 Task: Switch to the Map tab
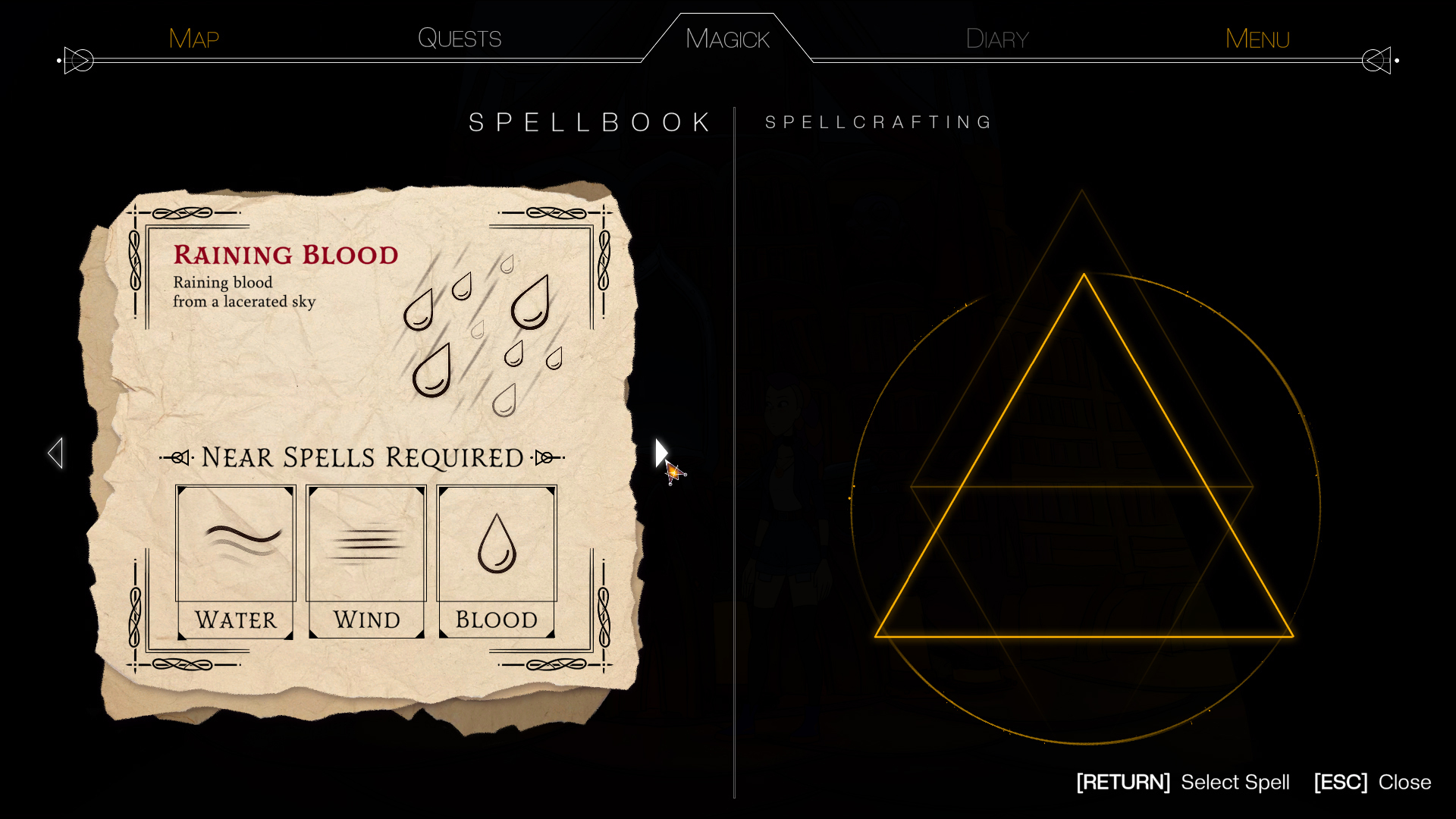(x=193, y=38)
